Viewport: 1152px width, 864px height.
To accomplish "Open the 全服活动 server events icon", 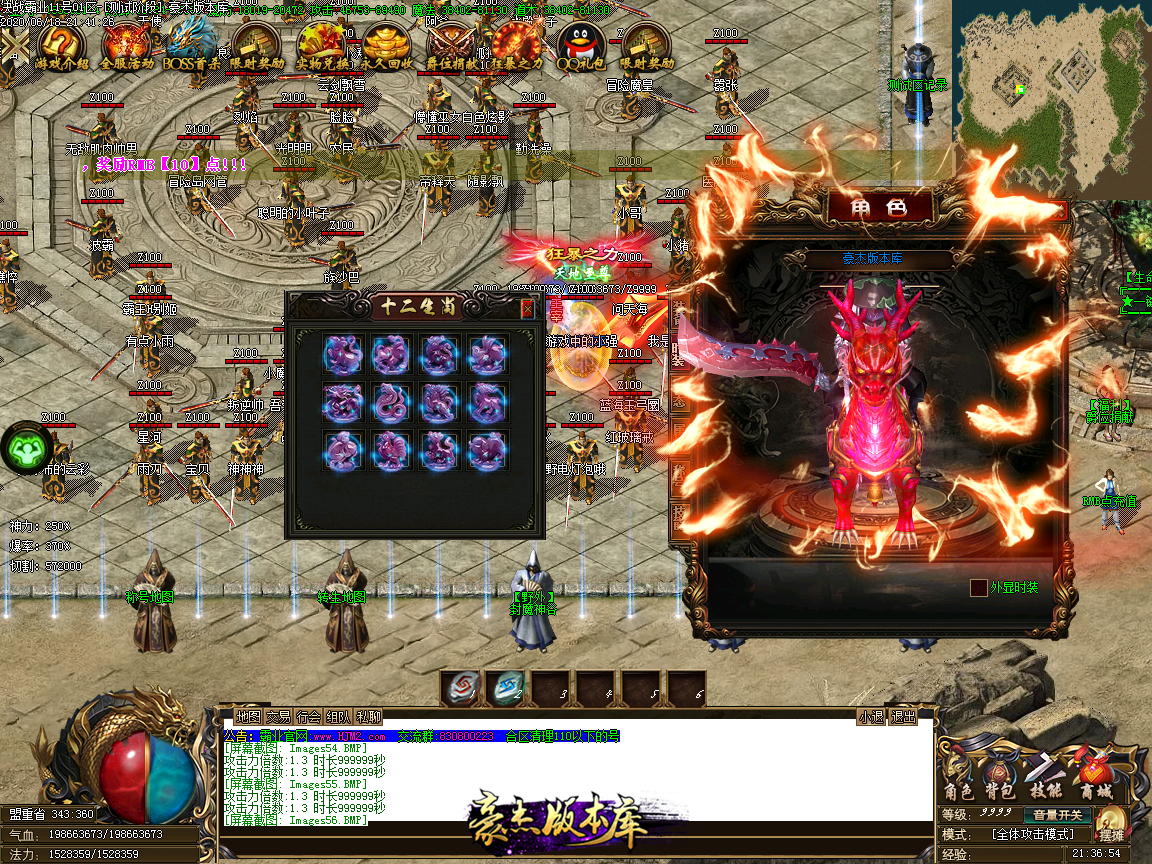I will click(x=127, y=46).
